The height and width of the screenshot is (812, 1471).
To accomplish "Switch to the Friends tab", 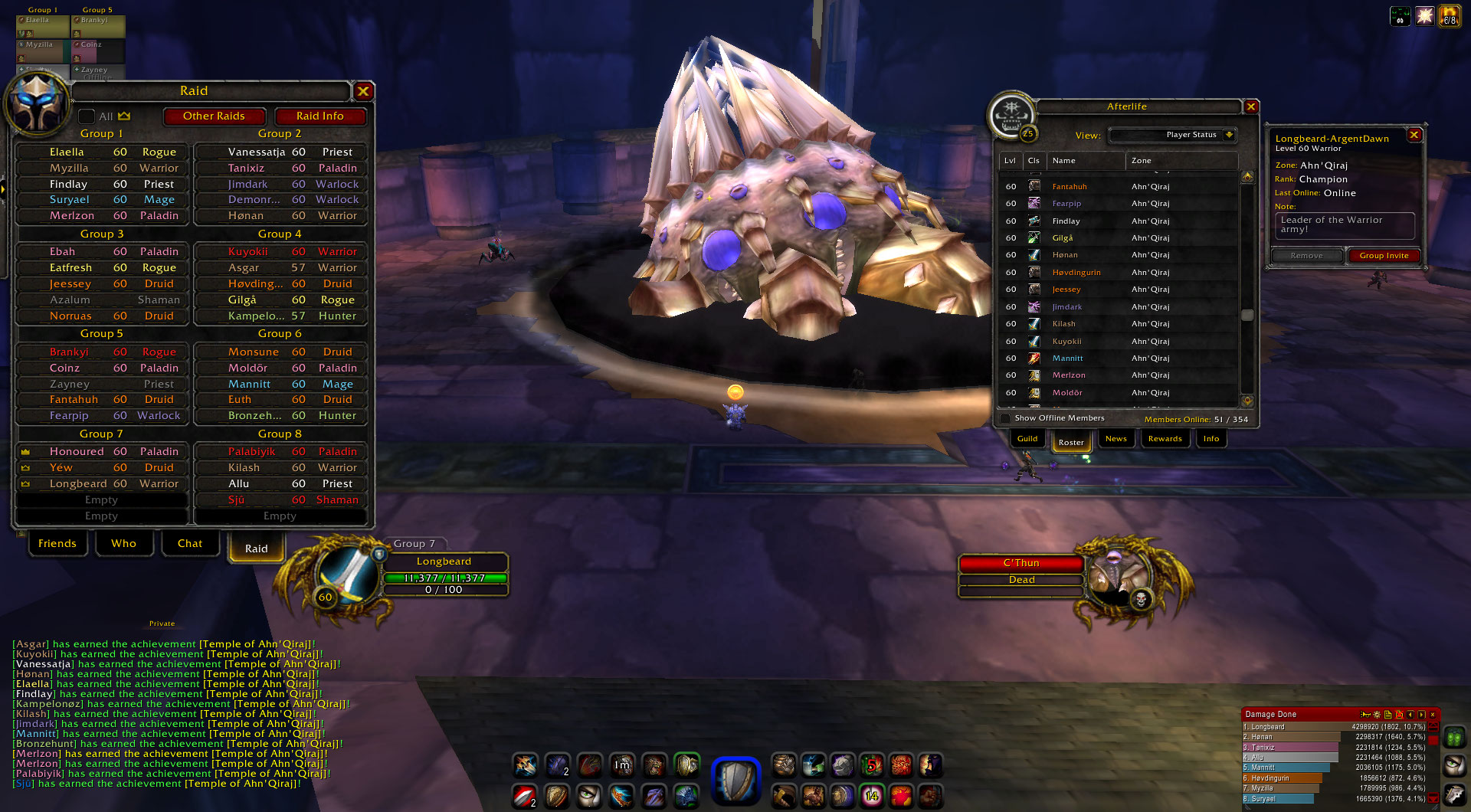I will (57, 544).
